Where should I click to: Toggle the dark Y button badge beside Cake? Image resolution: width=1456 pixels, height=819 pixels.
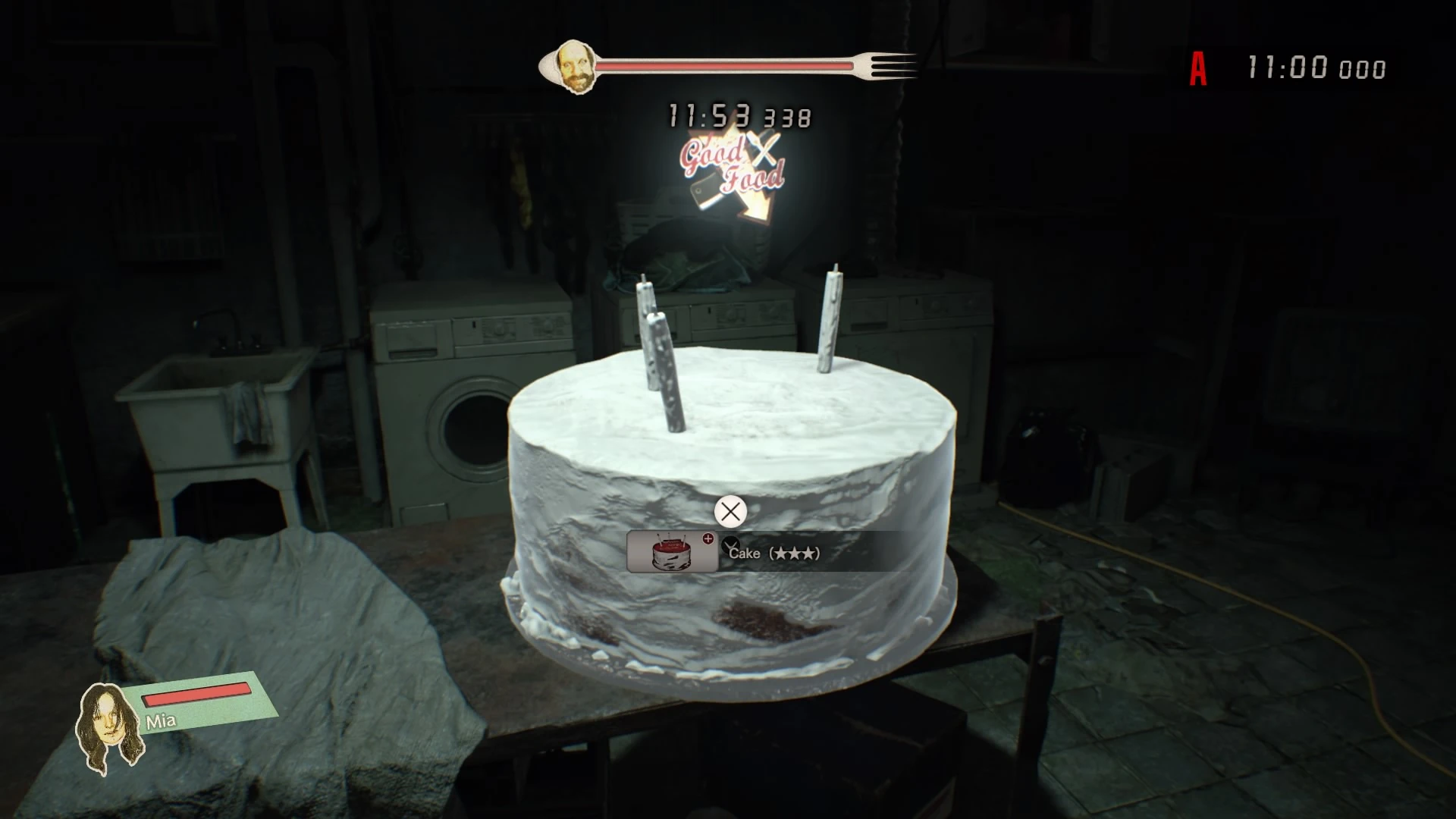pos(730,545)
